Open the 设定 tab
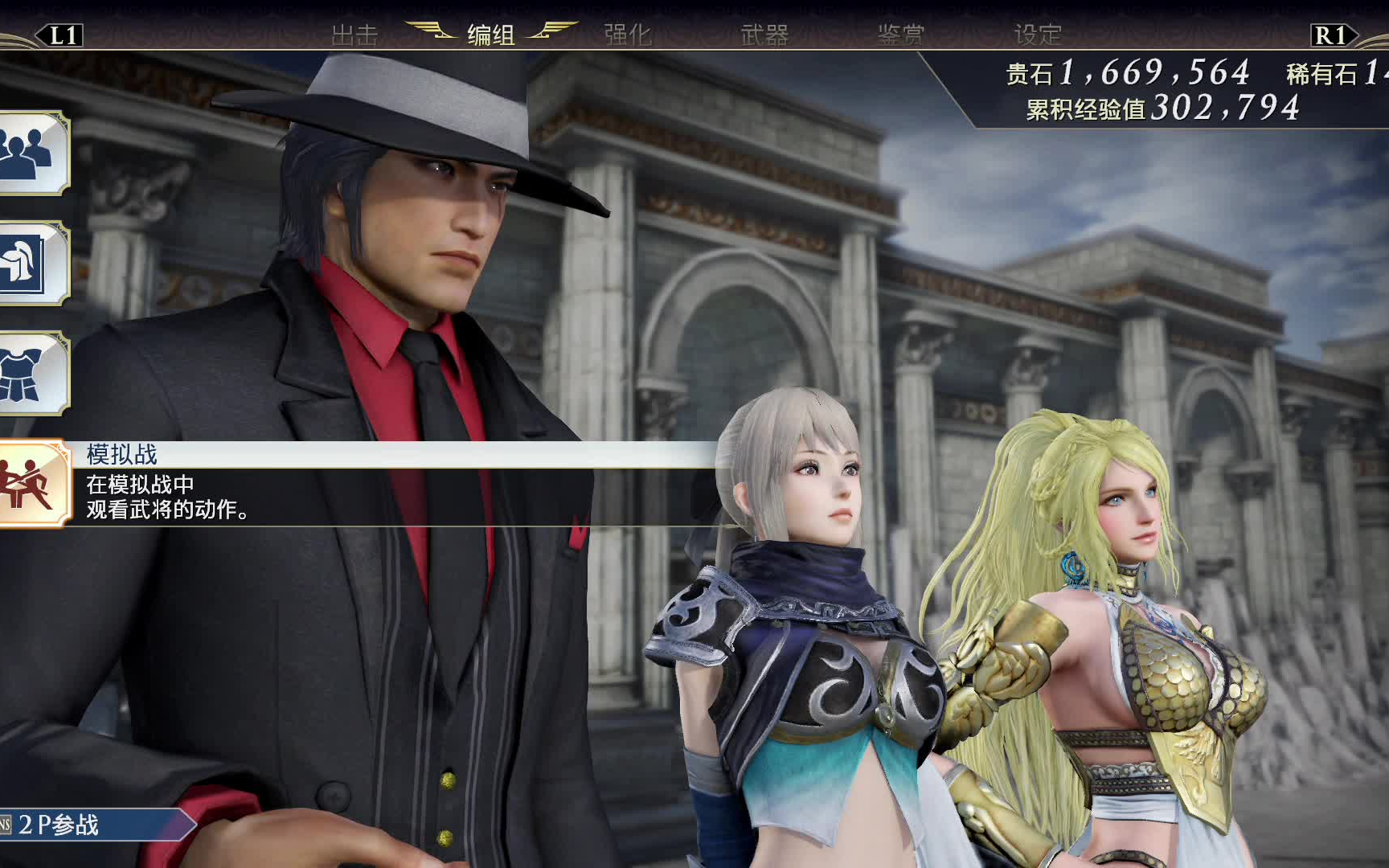Viewport: 1389px width, 868px height. click(x=1038, y=35)
